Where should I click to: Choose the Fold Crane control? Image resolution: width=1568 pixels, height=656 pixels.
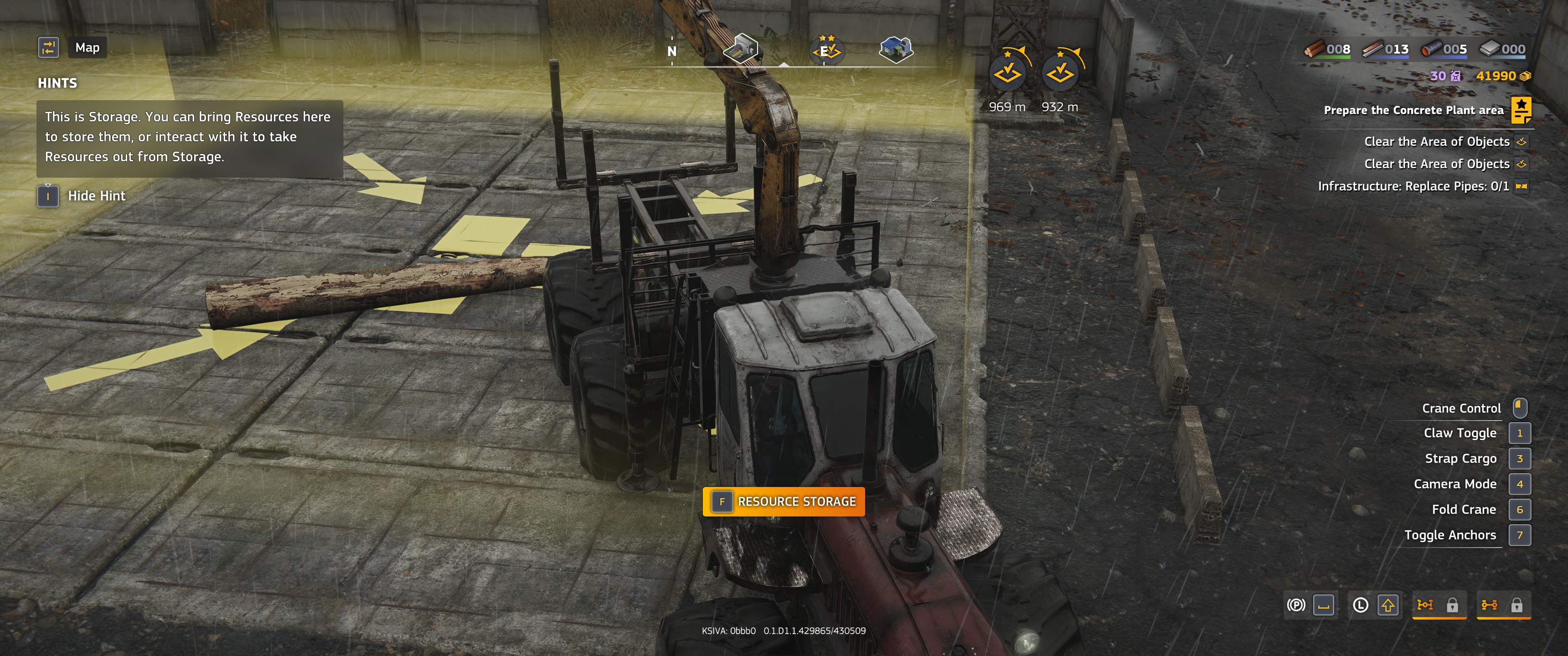click(x=1463, y=510)
